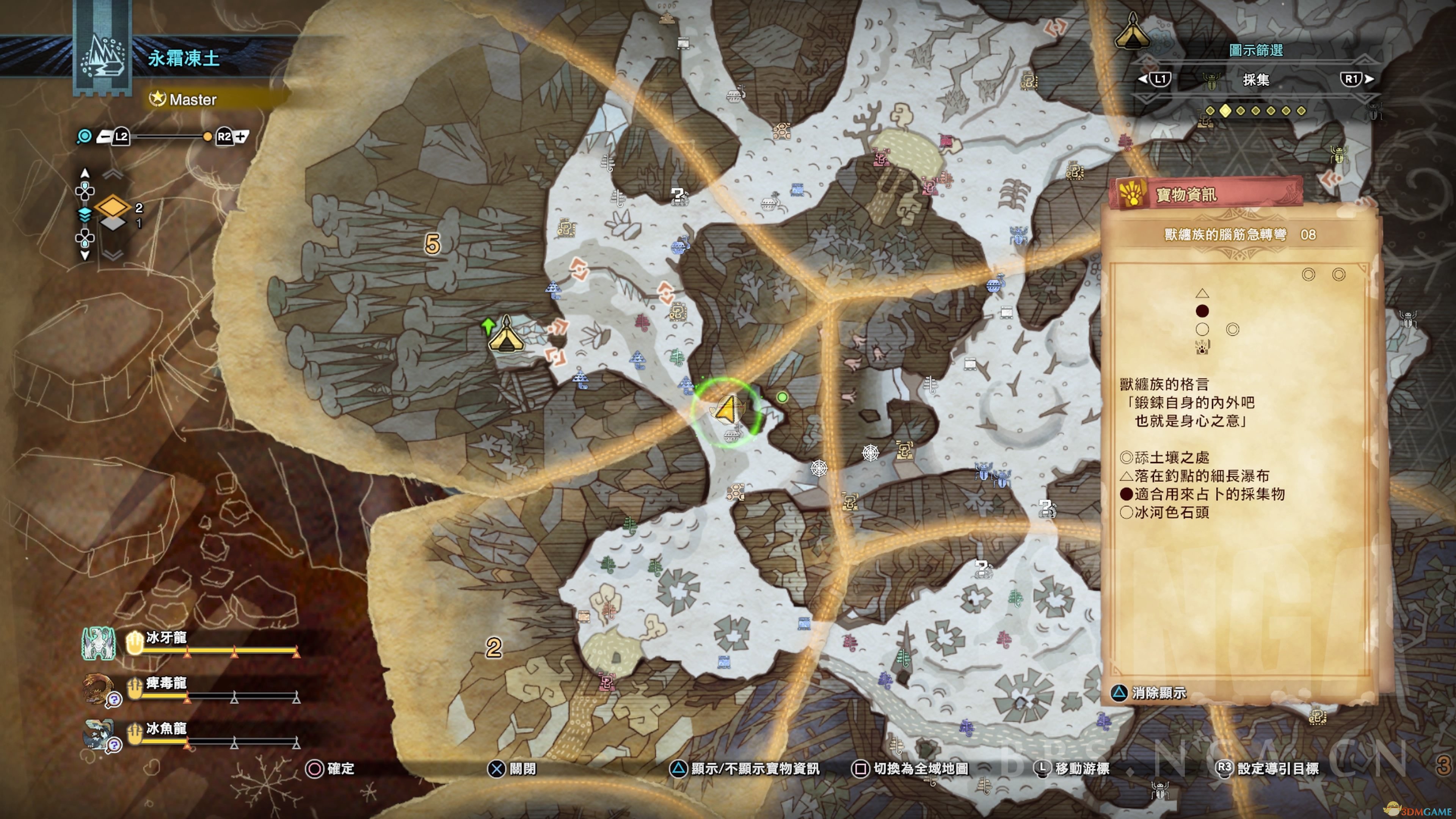1456x819 pixels.
Task: Select the 採集 icon filter category
Action: (x=1255, y=80)
